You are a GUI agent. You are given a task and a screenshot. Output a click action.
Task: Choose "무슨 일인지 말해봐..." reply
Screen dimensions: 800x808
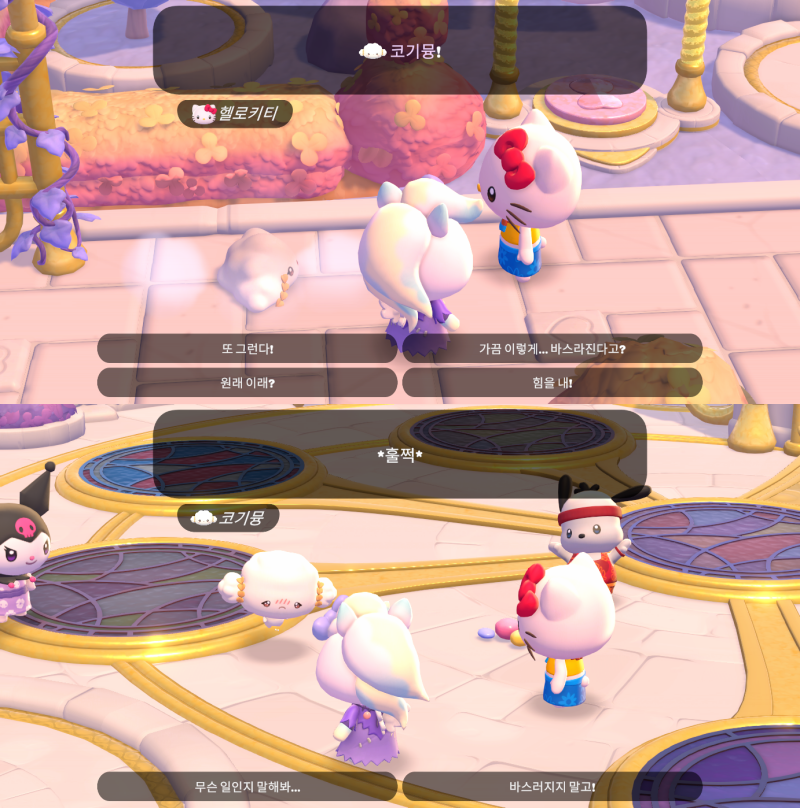pos(247,787)
